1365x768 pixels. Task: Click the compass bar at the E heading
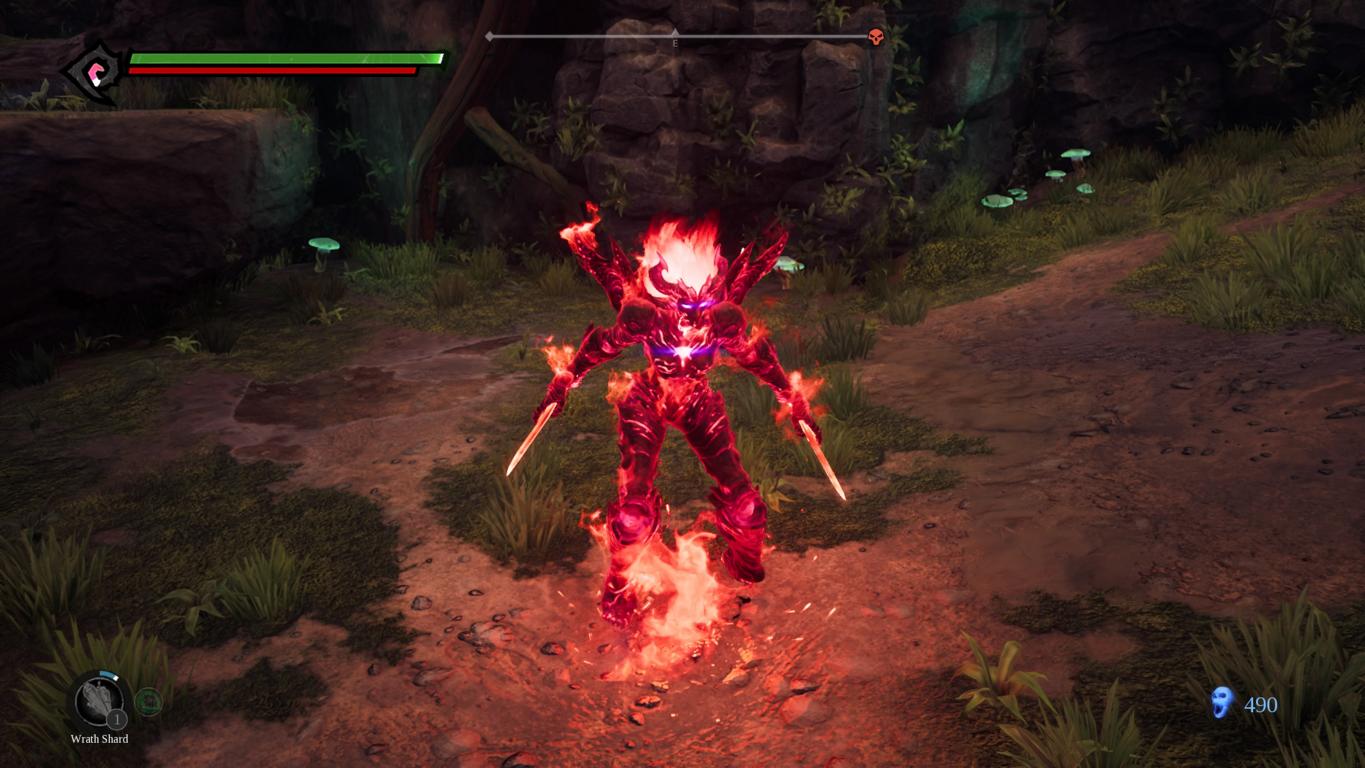[x=675, y=38]
